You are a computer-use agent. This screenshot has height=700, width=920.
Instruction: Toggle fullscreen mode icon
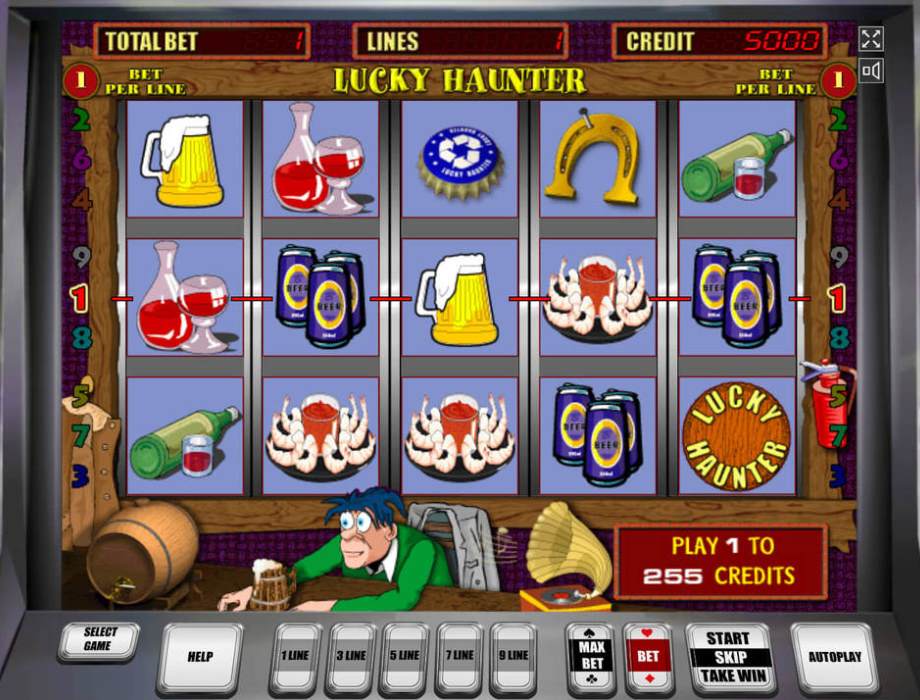(x=871, y=39)
